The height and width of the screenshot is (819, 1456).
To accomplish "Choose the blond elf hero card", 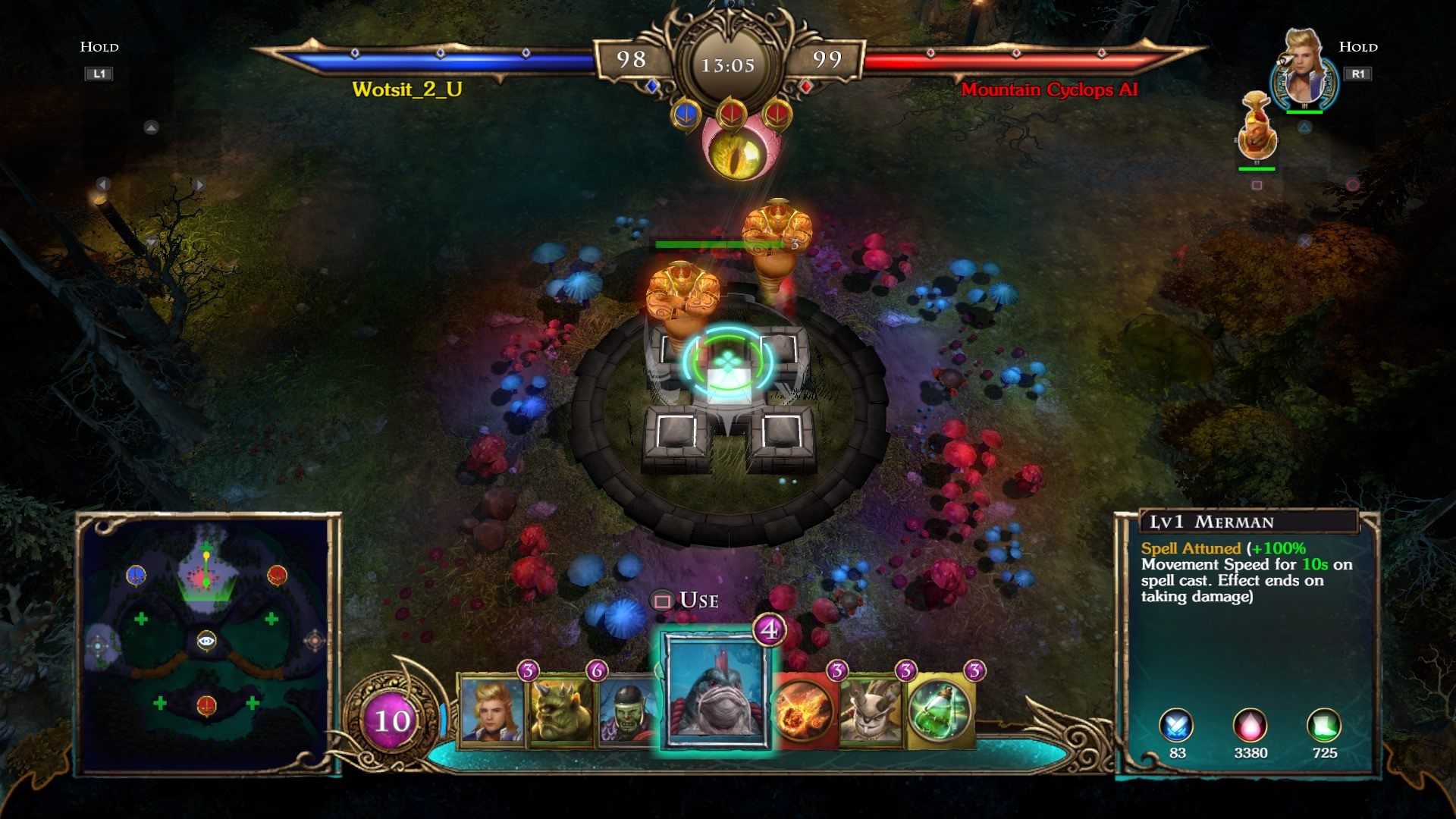I will coord(491,711).
